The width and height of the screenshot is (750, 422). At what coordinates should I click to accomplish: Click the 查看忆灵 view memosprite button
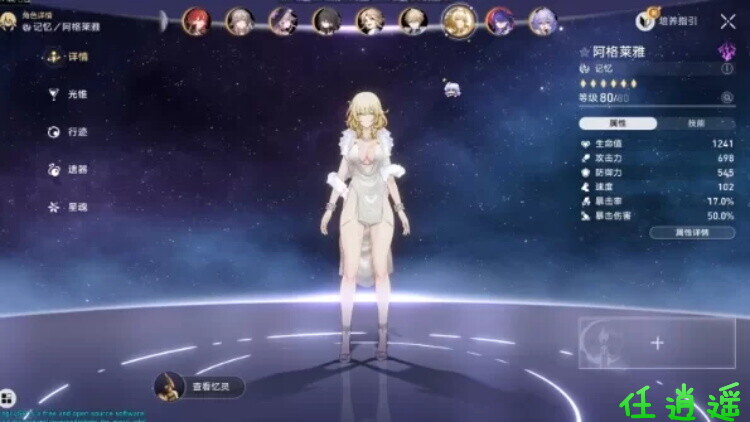(x=200, y=385)
